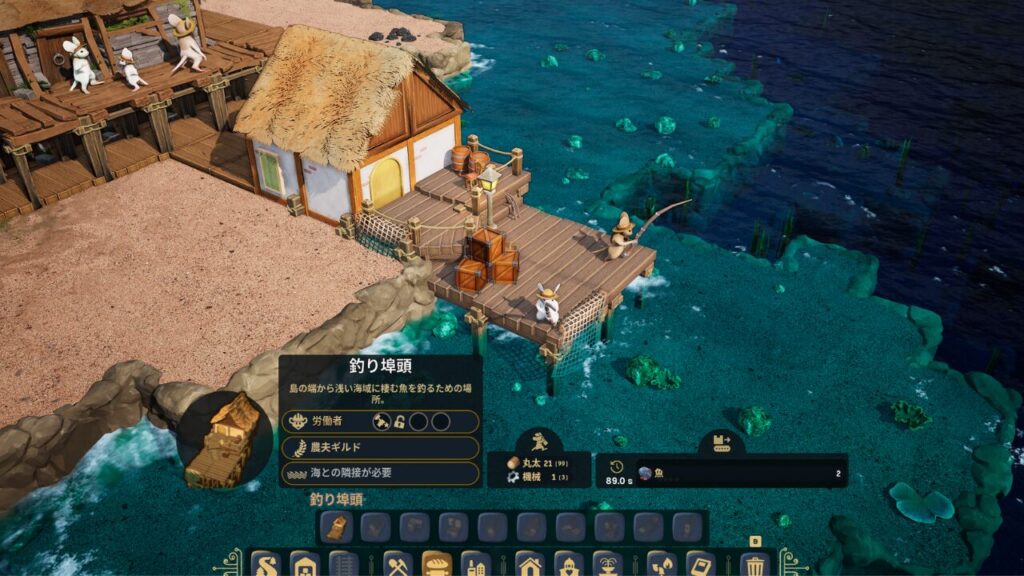1024x576 pixels.
Task: Click the 魚 fish output row
Action: point(740,473)
